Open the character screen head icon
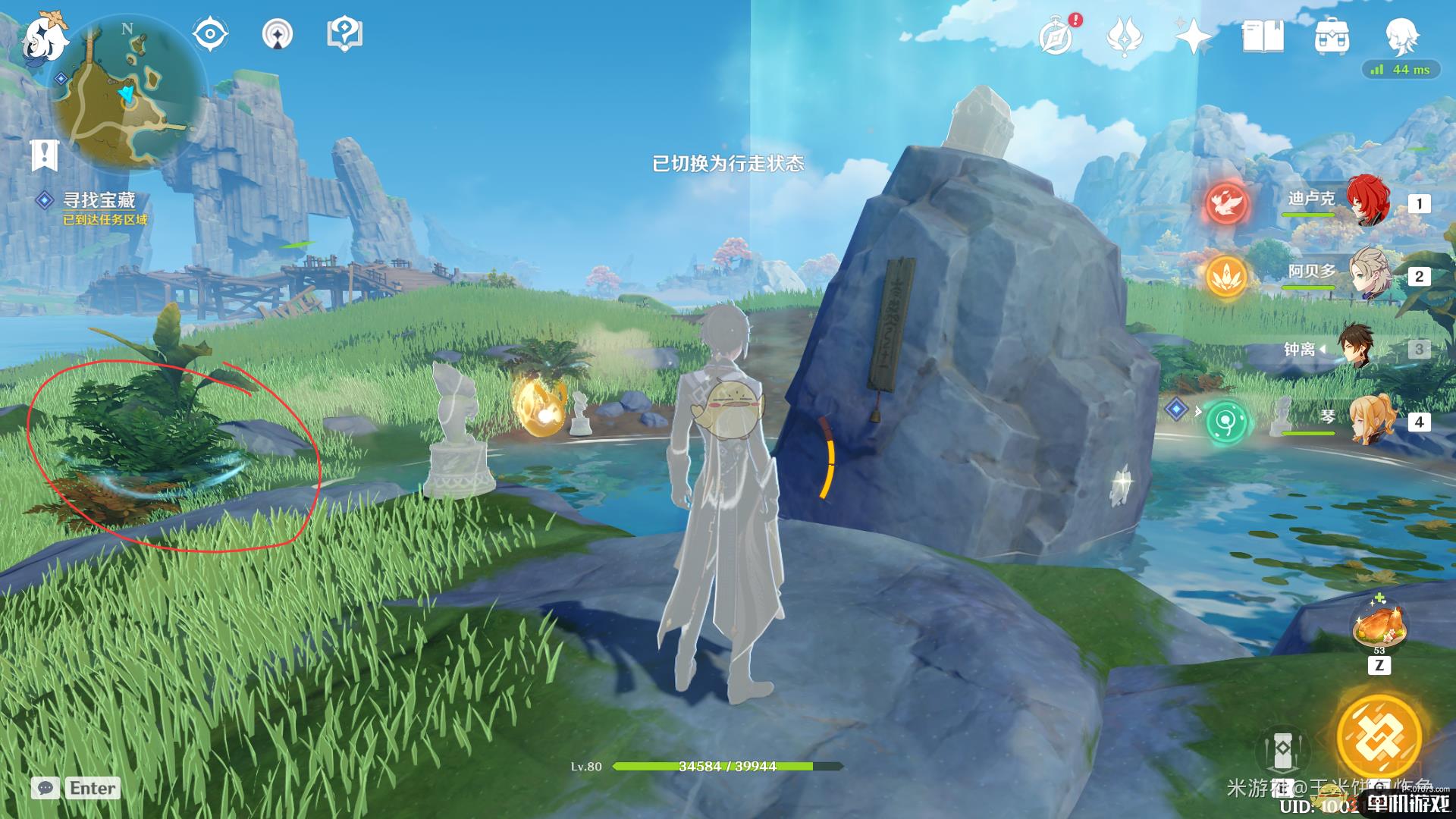 tap(1401, 36)
